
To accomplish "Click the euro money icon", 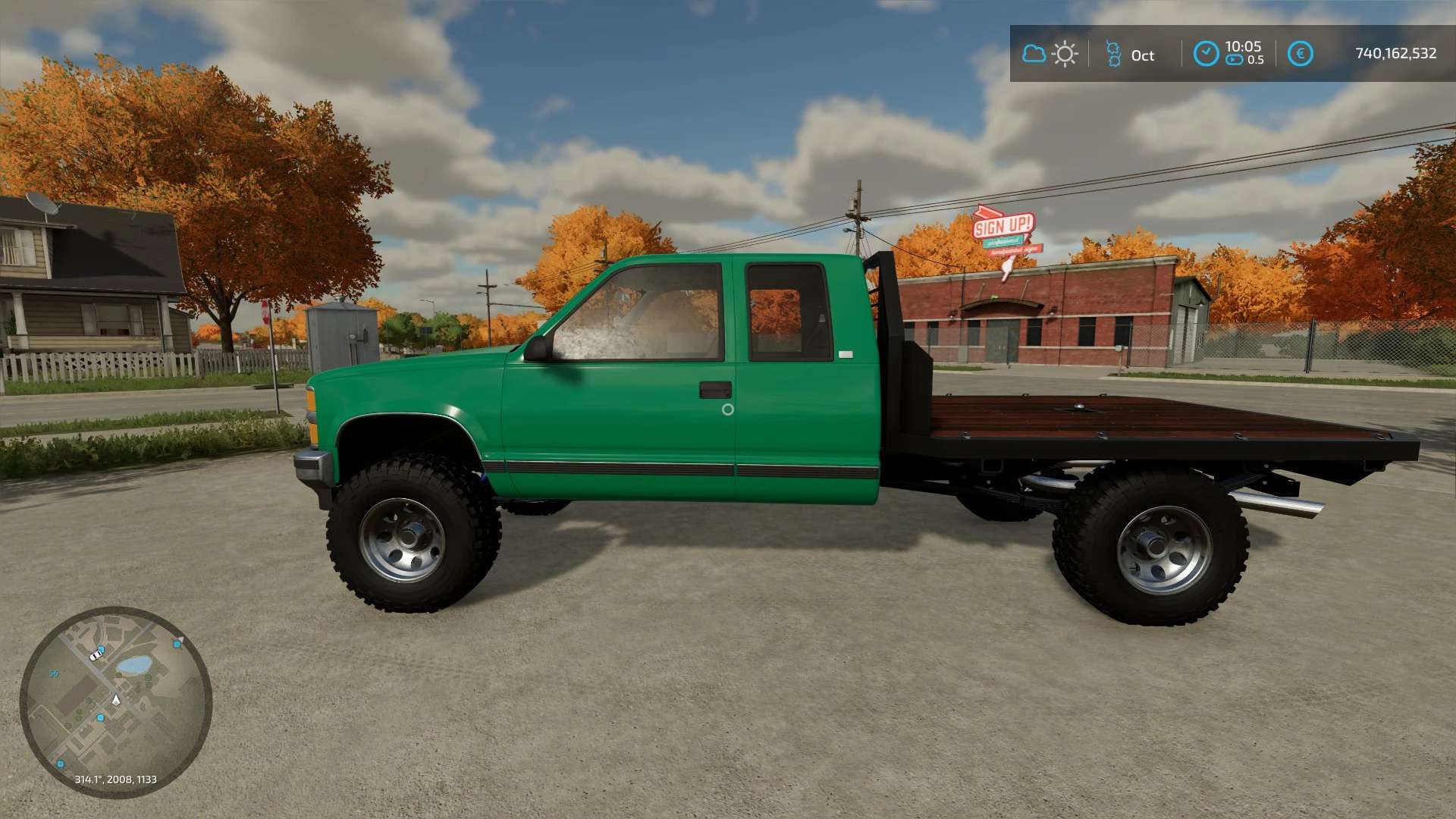I will [x=1300, y=54].
